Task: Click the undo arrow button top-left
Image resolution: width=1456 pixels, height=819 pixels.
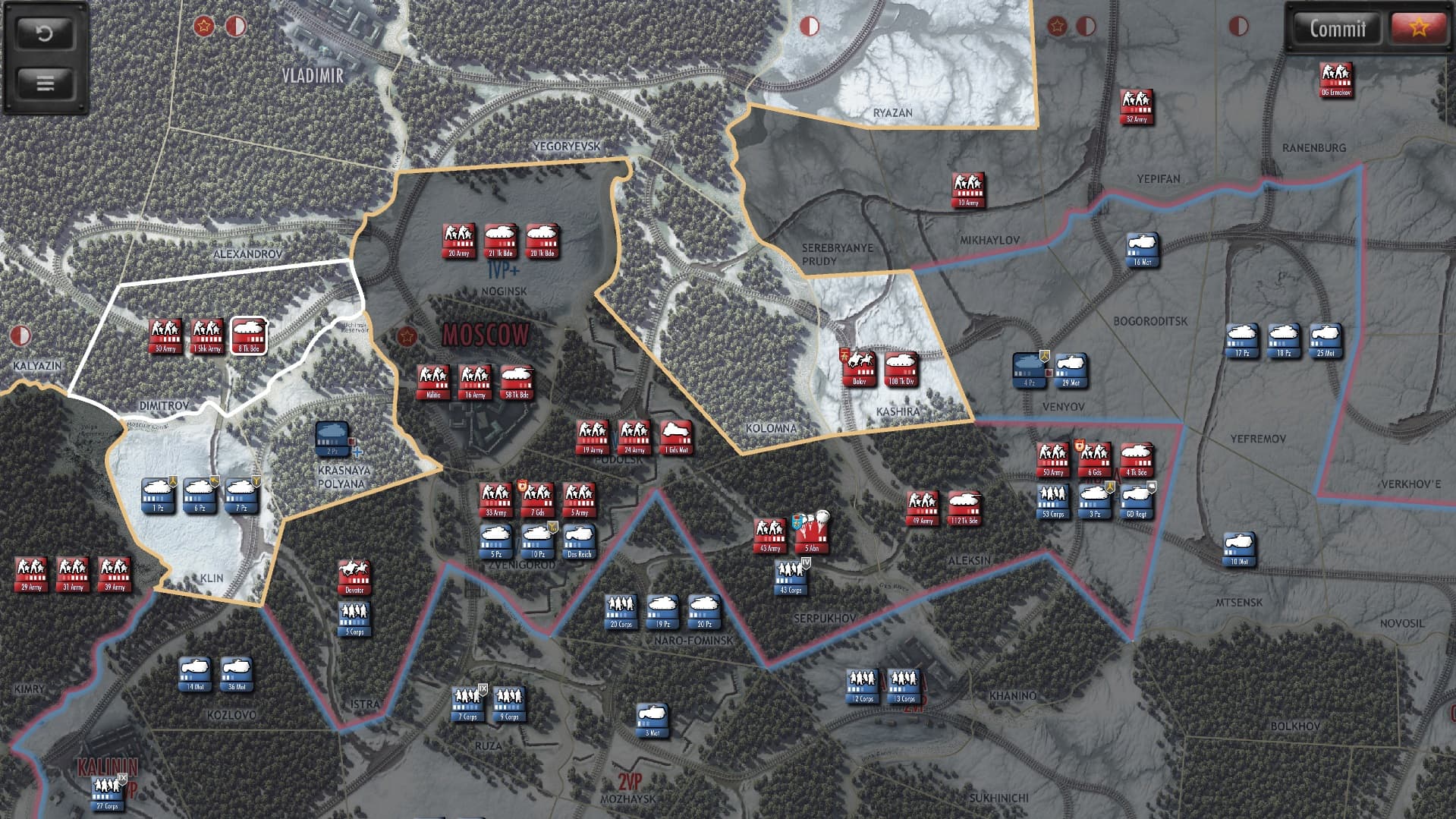Action: click(x=44, y=33)
